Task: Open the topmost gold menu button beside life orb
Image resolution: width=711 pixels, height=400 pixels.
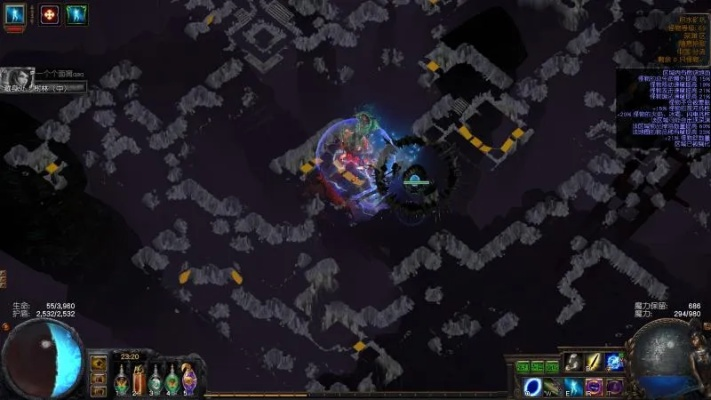Action: (98, 363)
